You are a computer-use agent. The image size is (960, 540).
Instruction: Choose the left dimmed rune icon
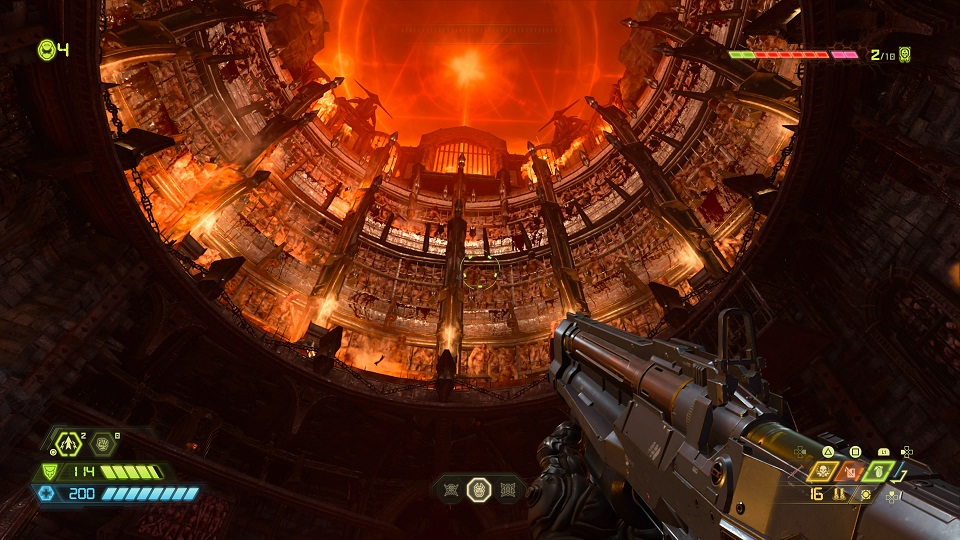[451, 489]
